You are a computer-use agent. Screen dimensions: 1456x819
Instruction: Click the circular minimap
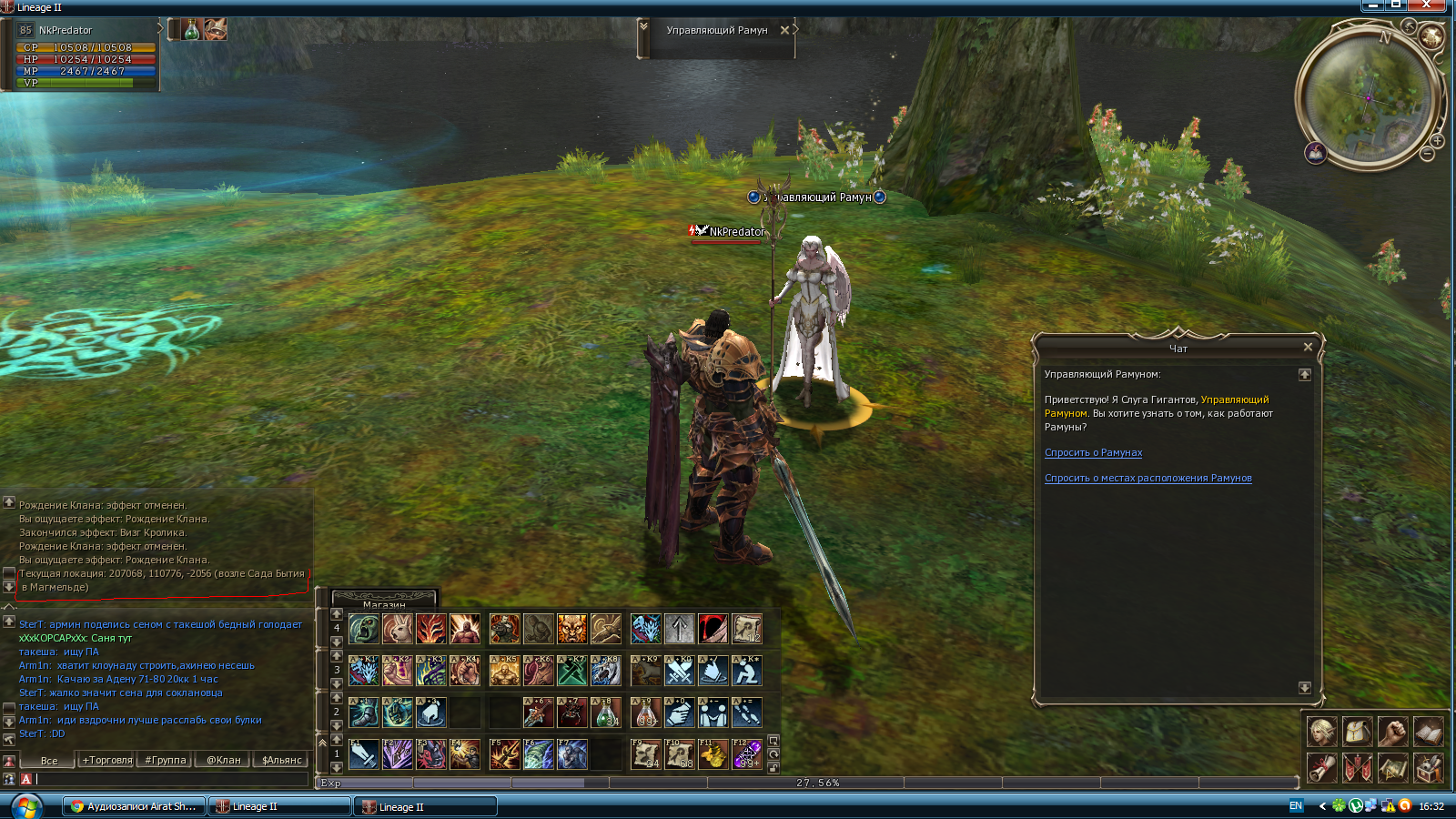tap(1368, 97)
